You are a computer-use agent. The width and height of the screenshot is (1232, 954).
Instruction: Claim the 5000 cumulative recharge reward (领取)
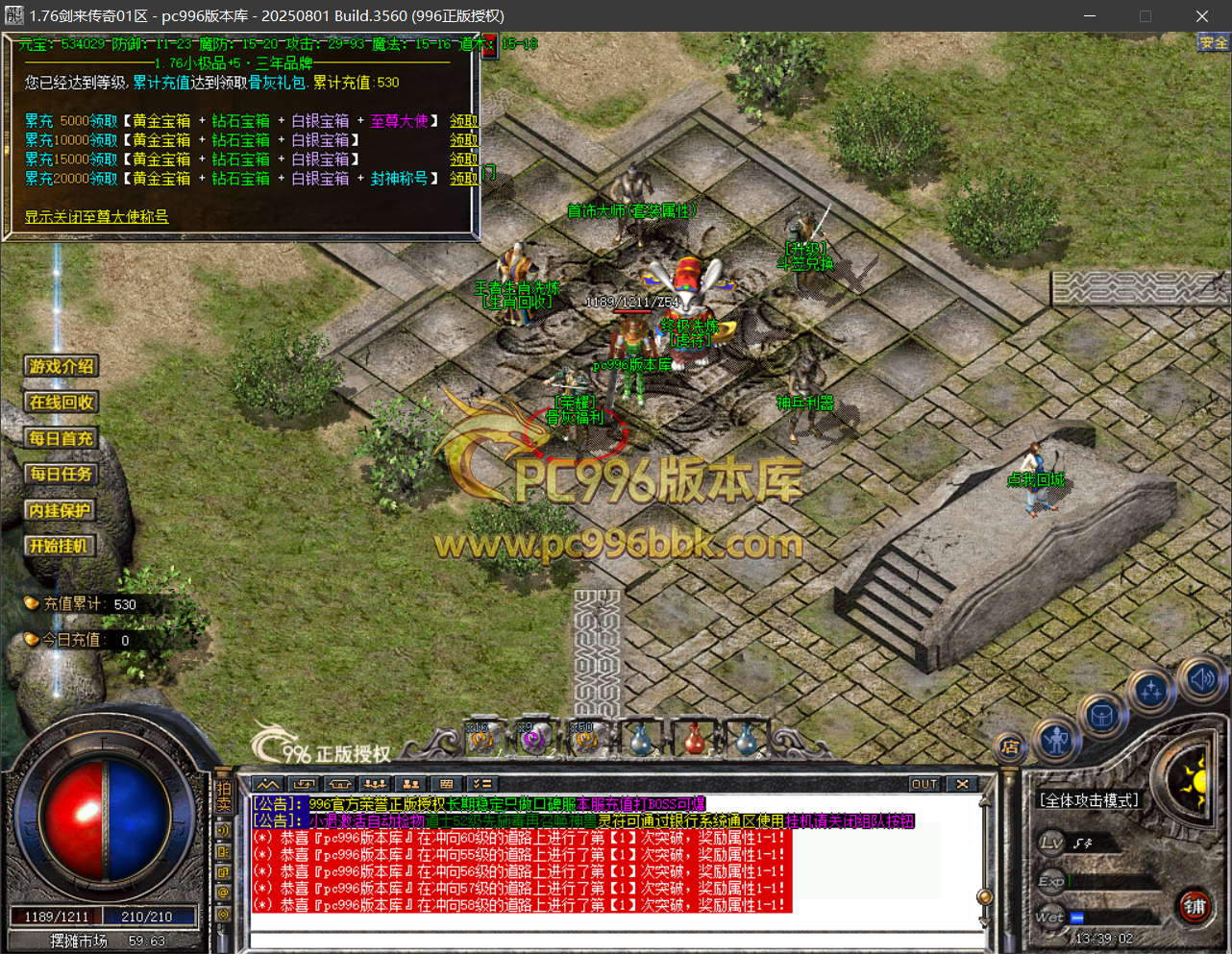tap(463, 121)
